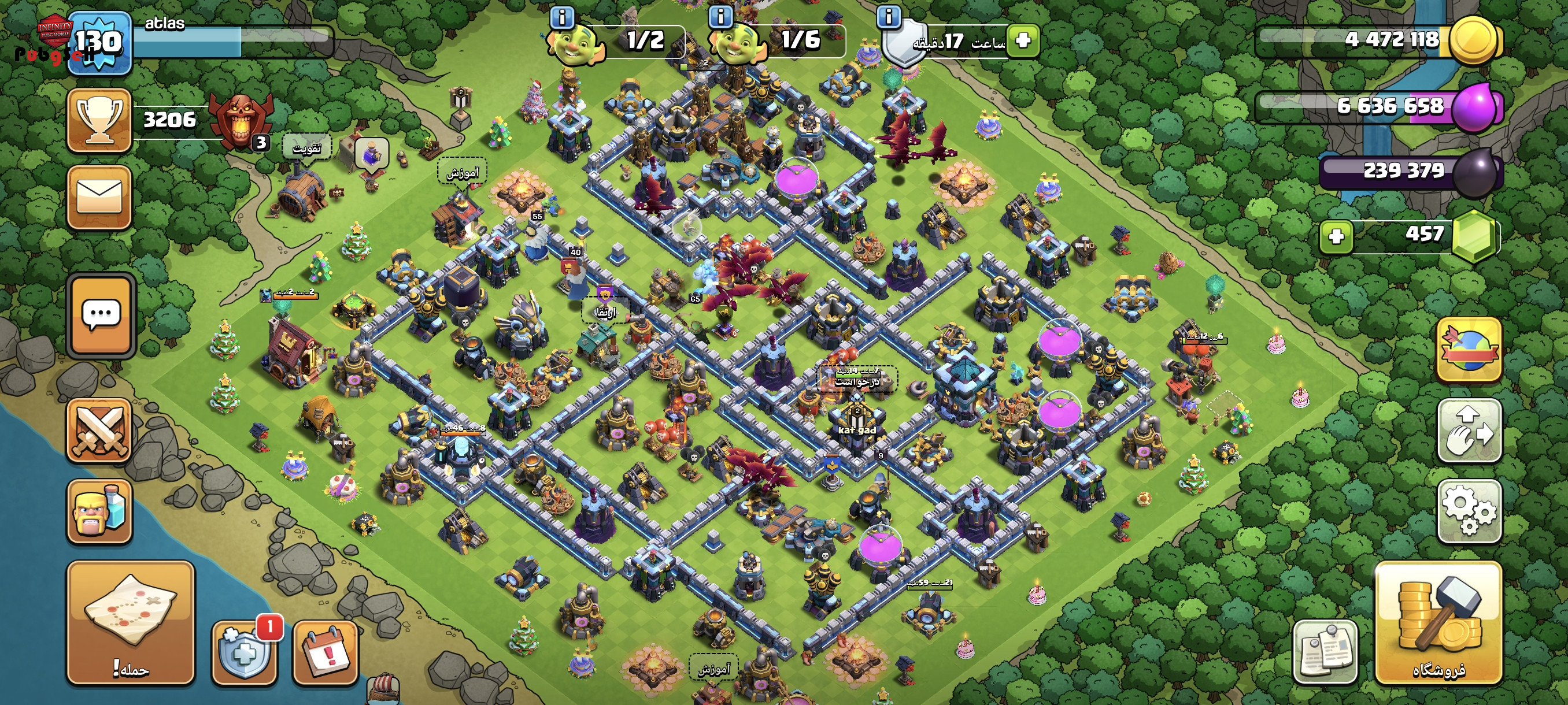Extend shield with the green plus
This screenshot has height=705, width=1568.
tap(1023, 41)
